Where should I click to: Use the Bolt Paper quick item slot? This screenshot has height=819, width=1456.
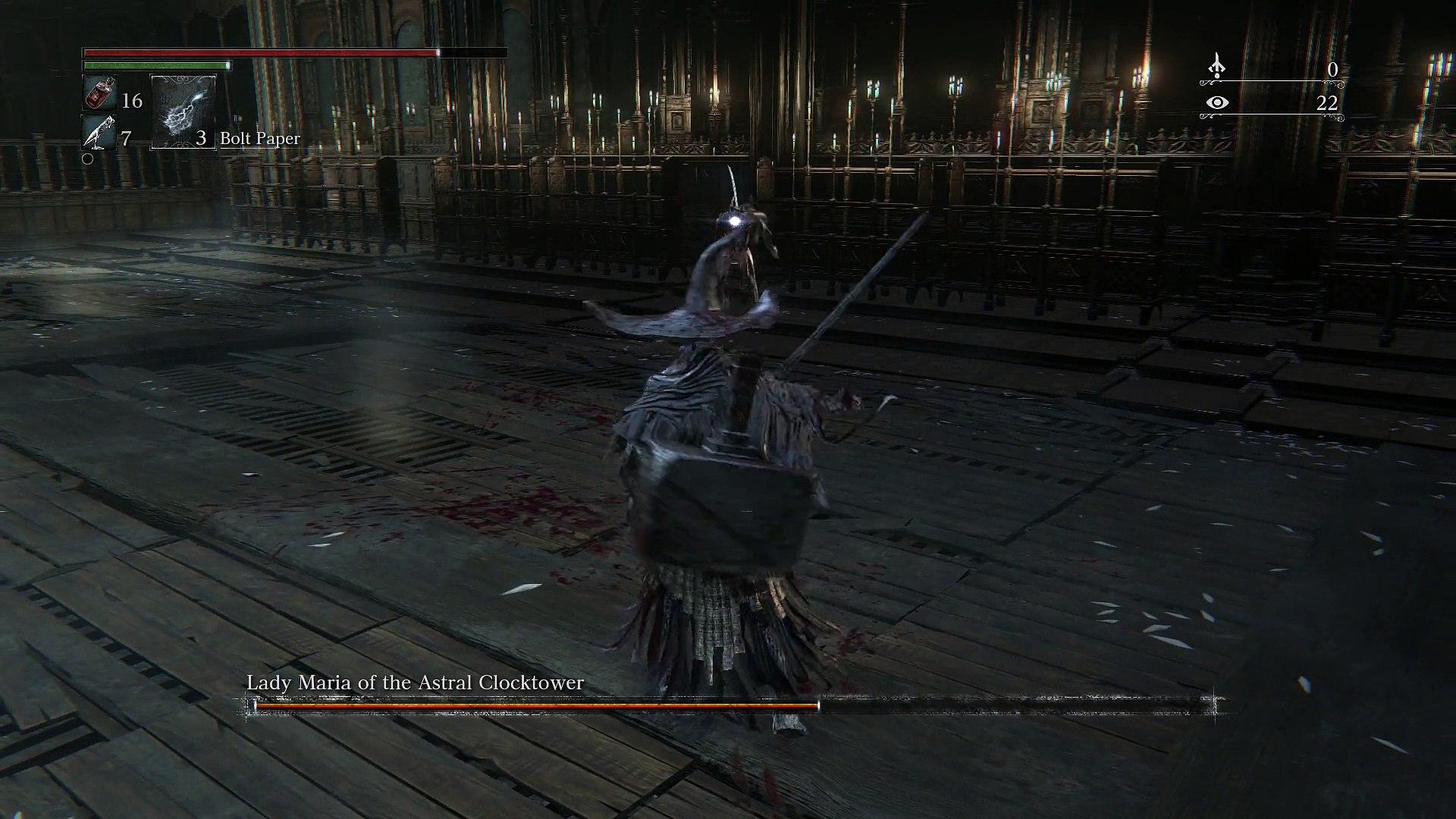click(x=184, y=112)
